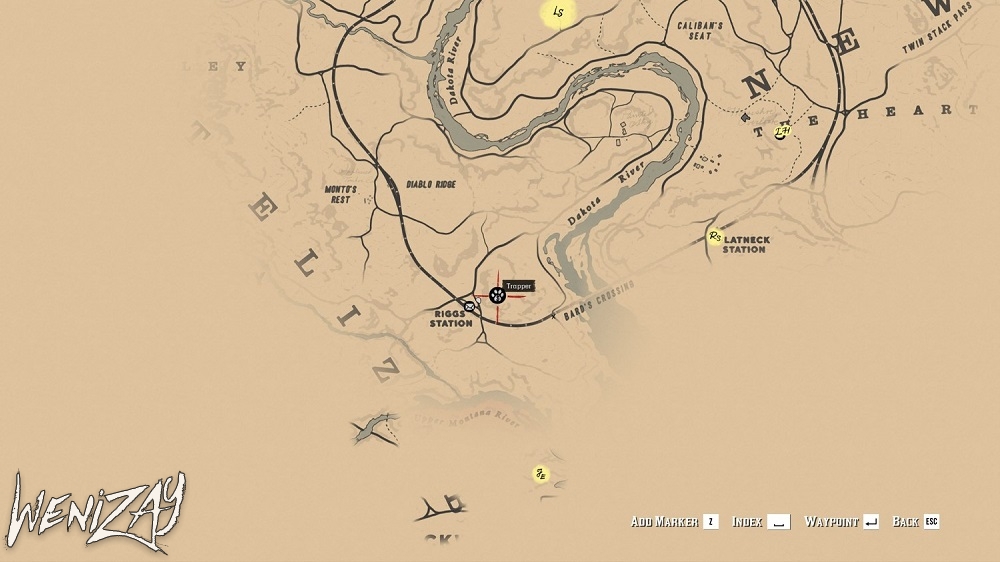
Task: Open the map Index
Action: coord(760,521)
